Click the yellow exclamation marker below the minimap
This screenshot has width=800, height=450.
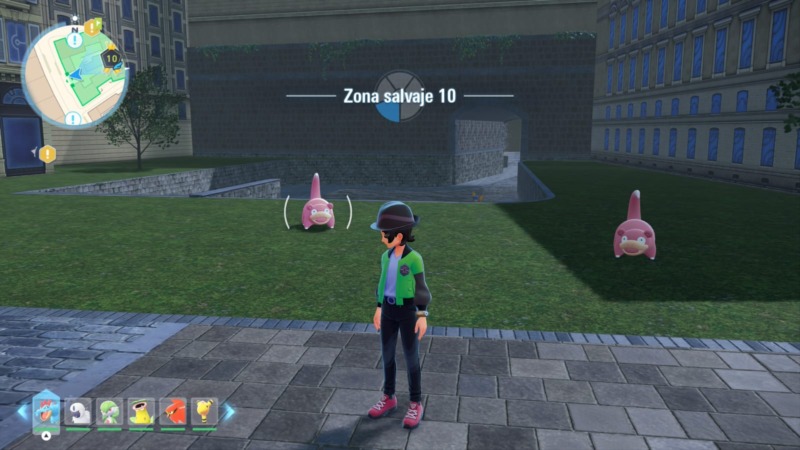(47, 153)
